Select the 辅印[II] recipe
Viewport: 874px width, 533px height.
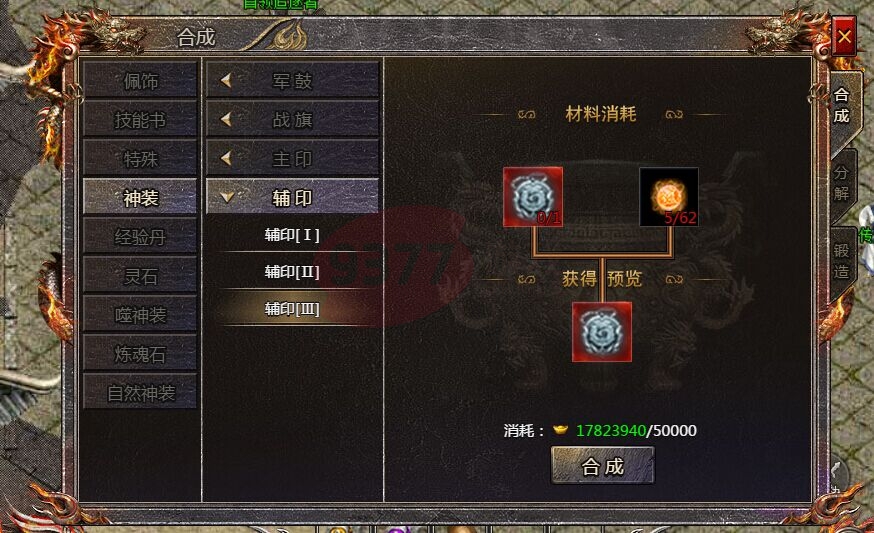point(292,272)
